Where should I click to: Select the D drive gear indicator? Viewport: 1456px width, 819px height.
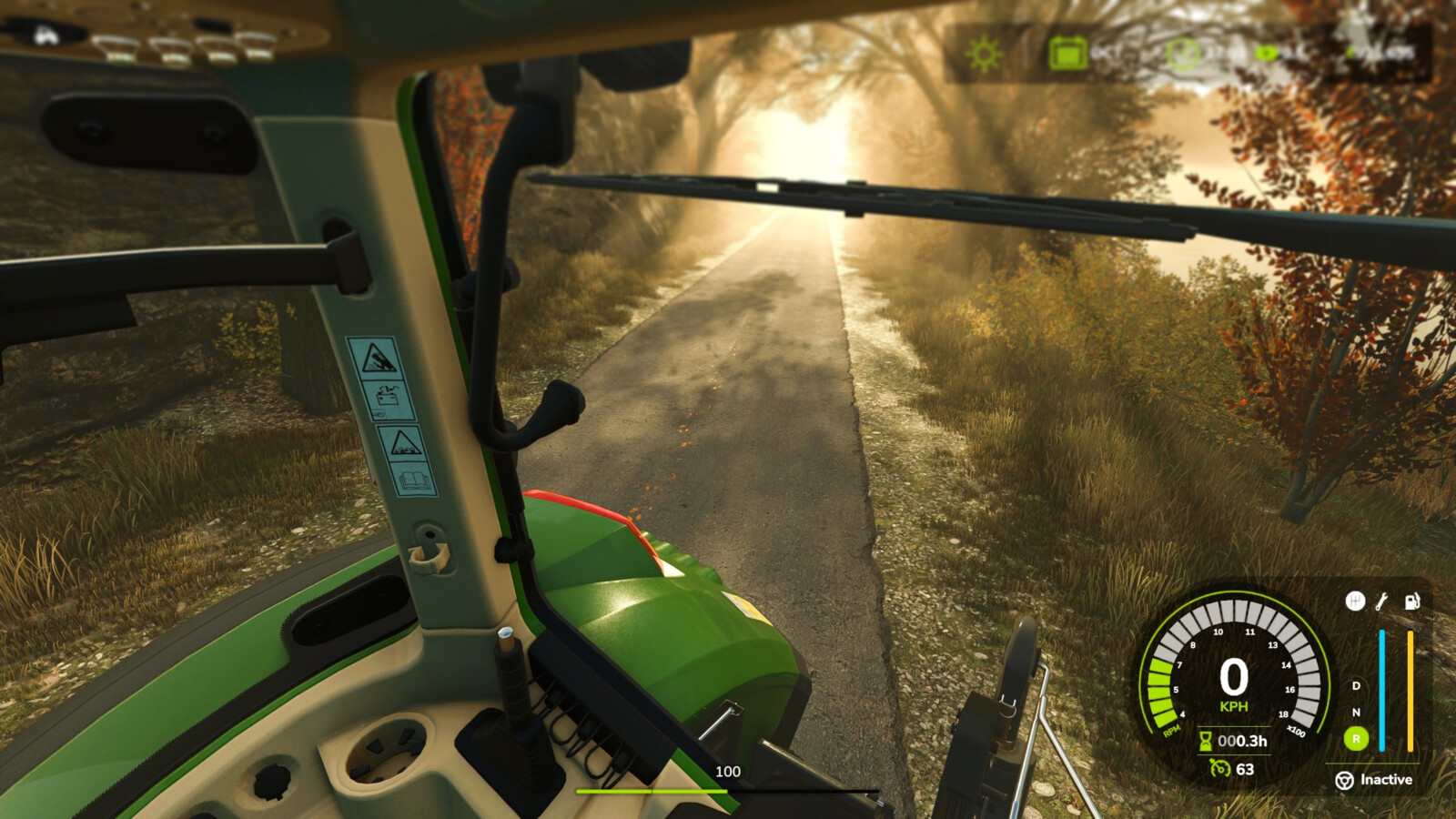(x=1356, y=687)
